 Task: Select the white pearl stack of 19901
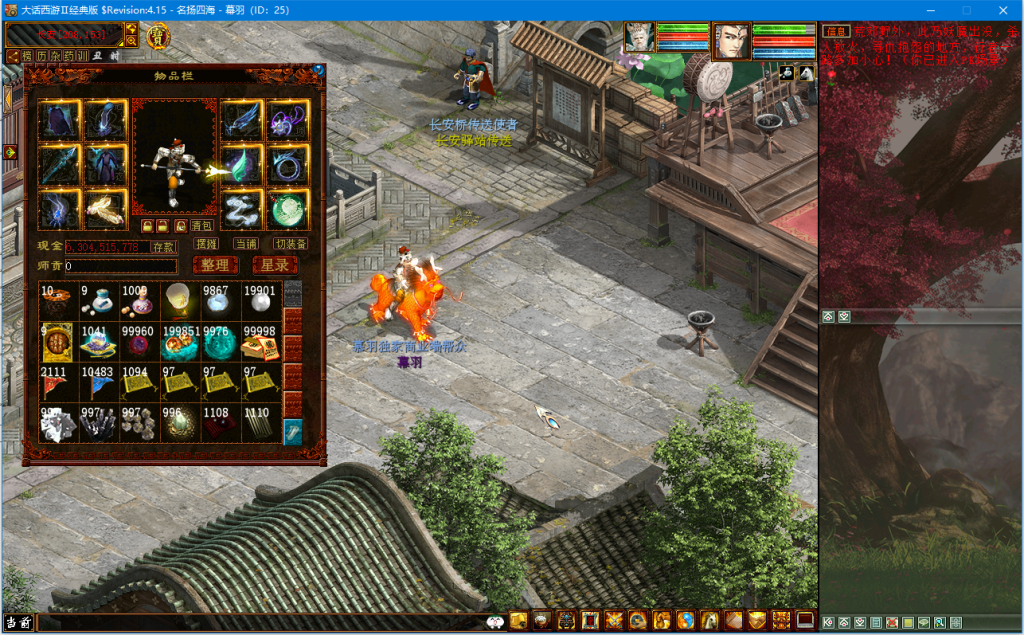260,299
